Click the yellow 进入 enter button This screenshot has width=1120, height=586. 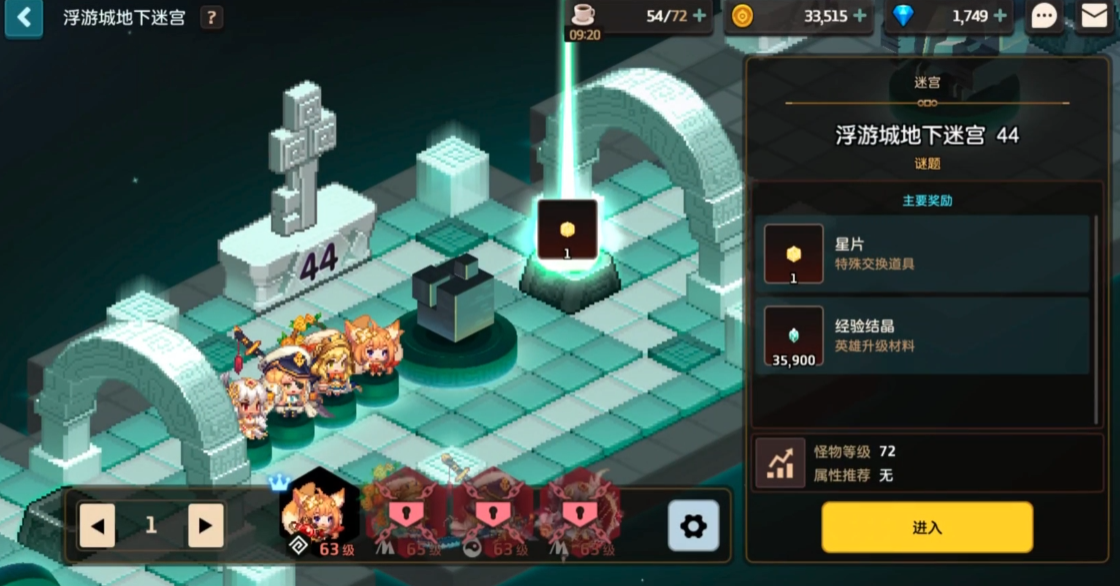[926, 527]
